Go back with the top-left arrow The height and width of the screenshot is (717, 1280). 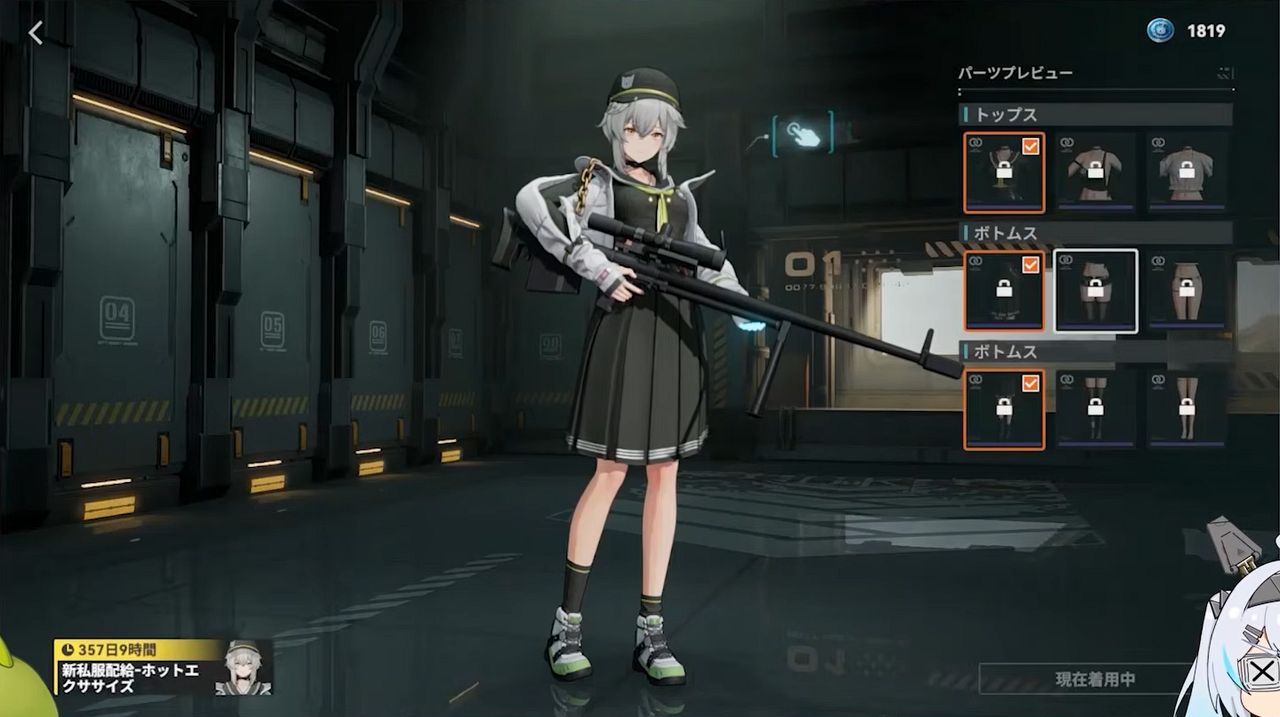pyautogui.click(x=36, y=33)
